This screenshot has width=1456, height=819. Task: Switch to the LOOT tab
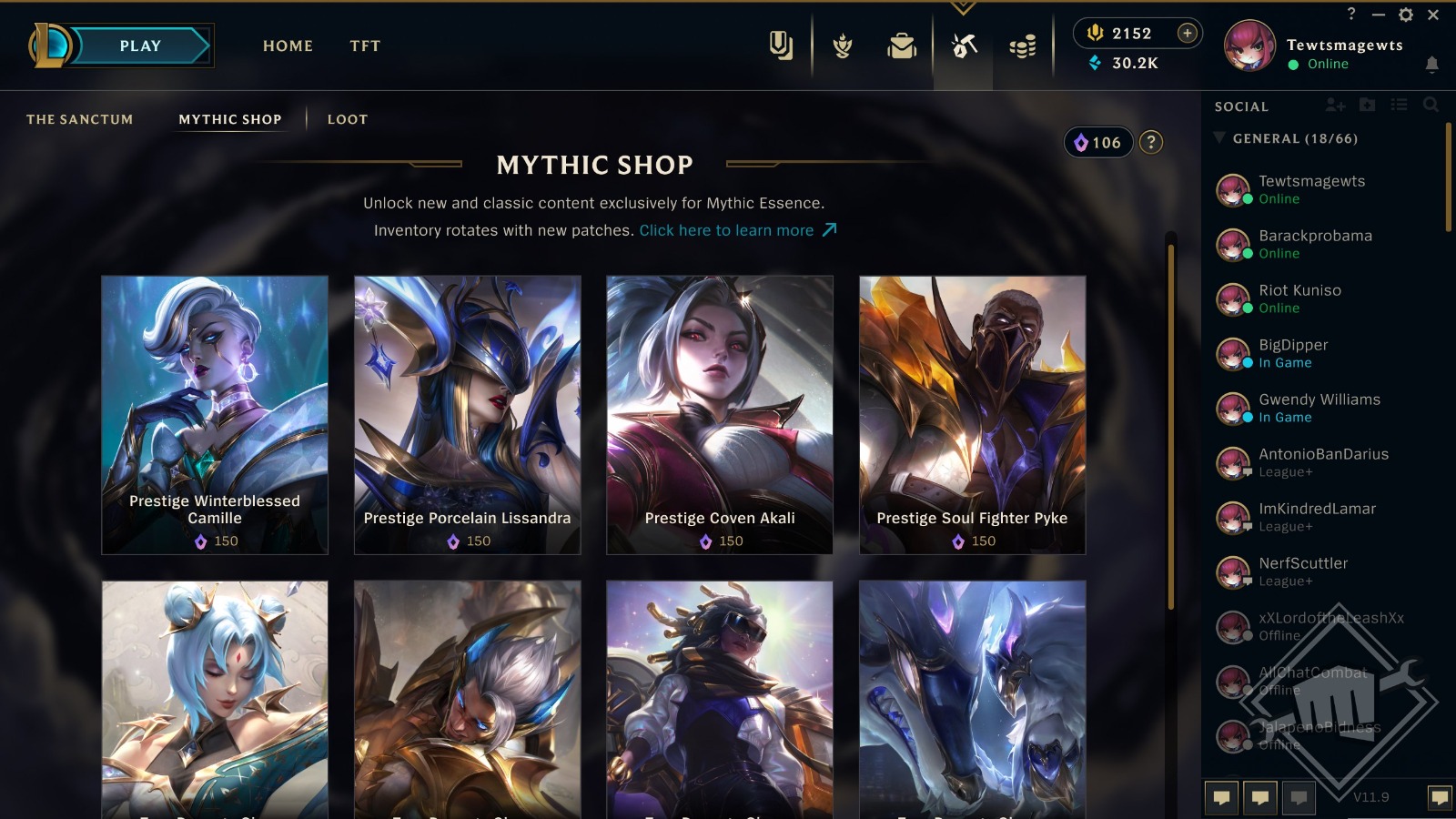tap(347, 118)
